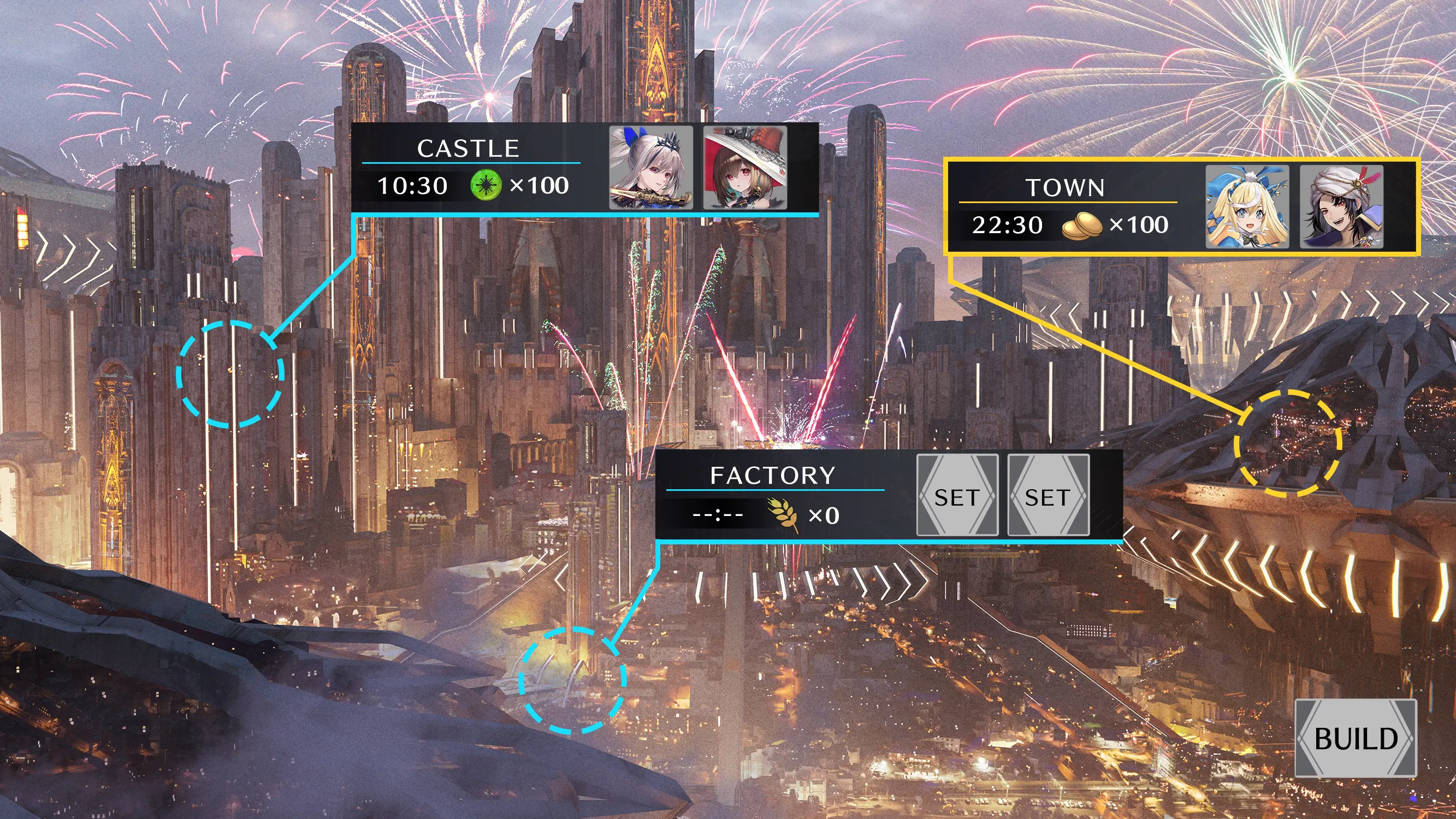Open the TOWN location panel
The width and height of the screenshot is (1456, 819).
(1066, 188)
